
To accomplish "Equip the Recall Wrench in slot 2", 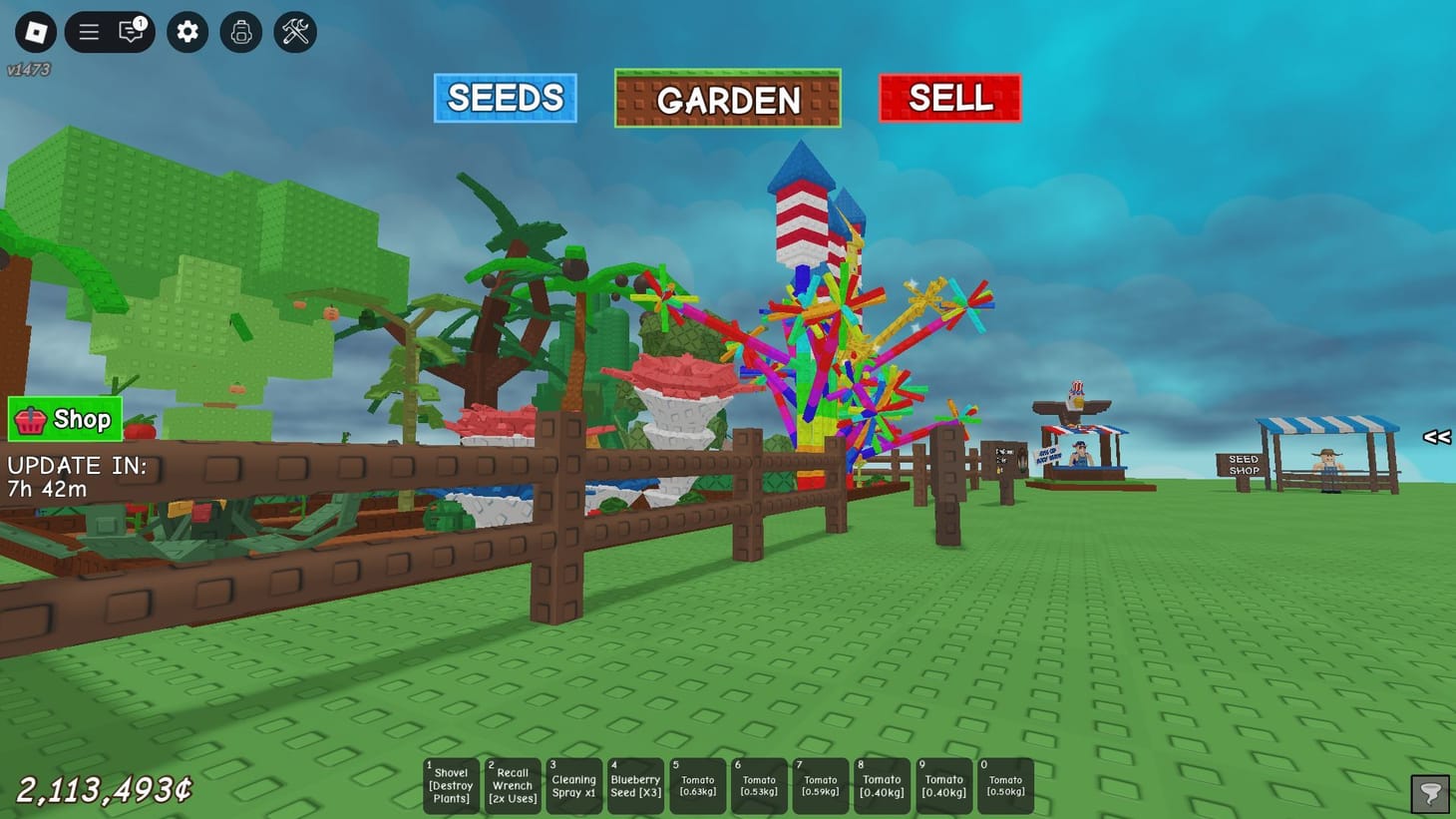I will click(512, 785).
